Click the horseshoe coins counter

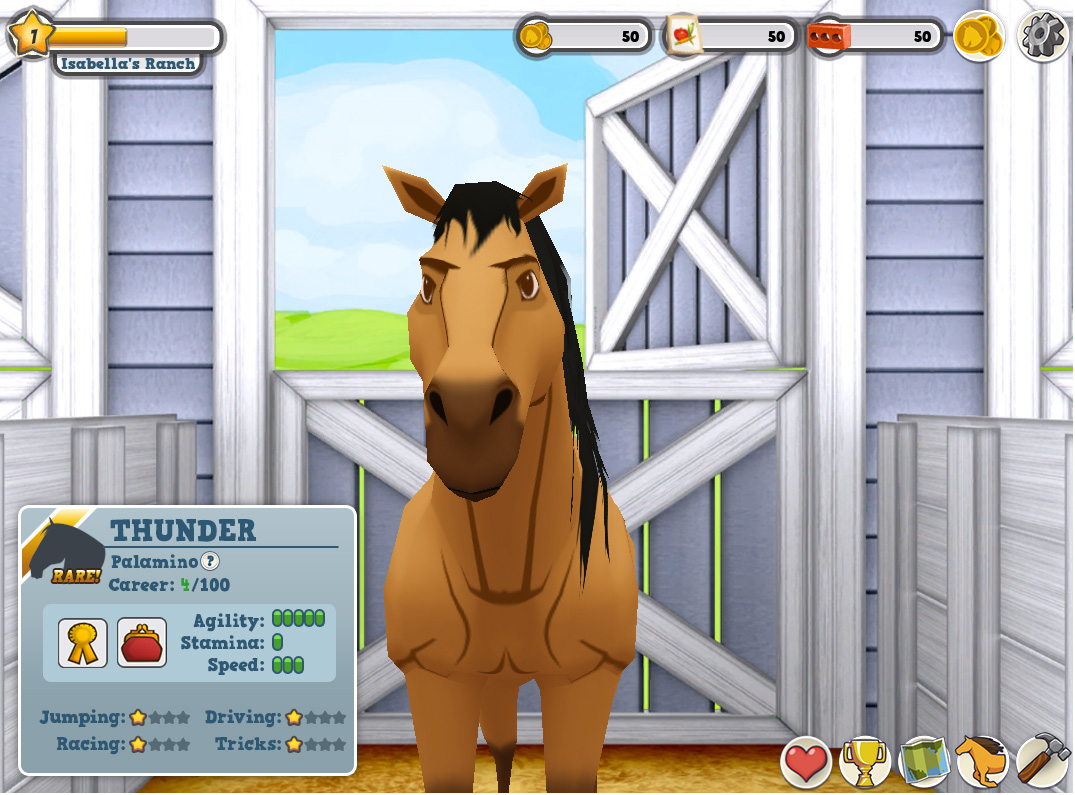[x=585, y=37]
